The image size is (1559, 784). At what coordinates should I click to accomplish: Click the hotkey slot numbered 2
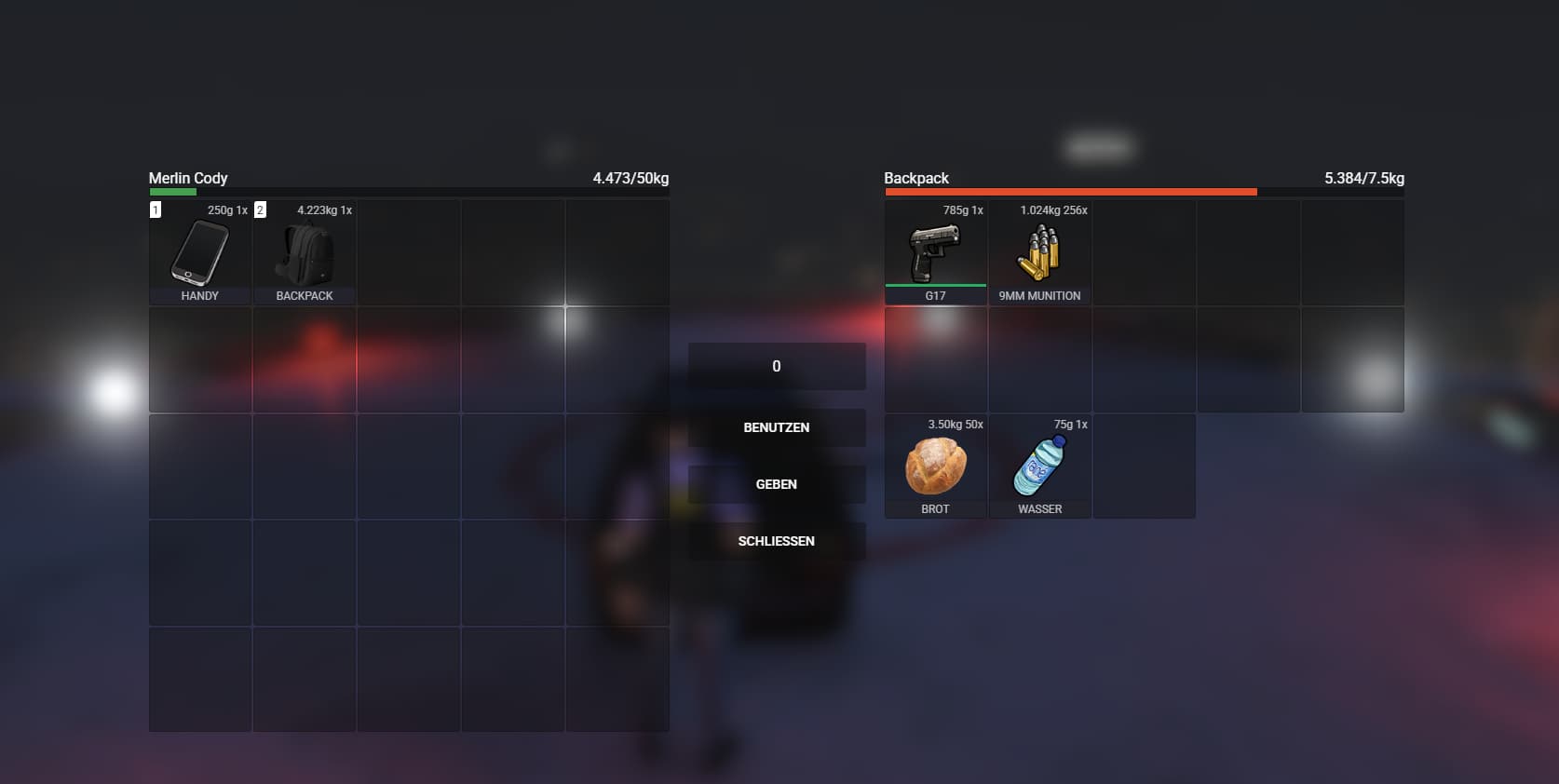[x=261, y=210]
